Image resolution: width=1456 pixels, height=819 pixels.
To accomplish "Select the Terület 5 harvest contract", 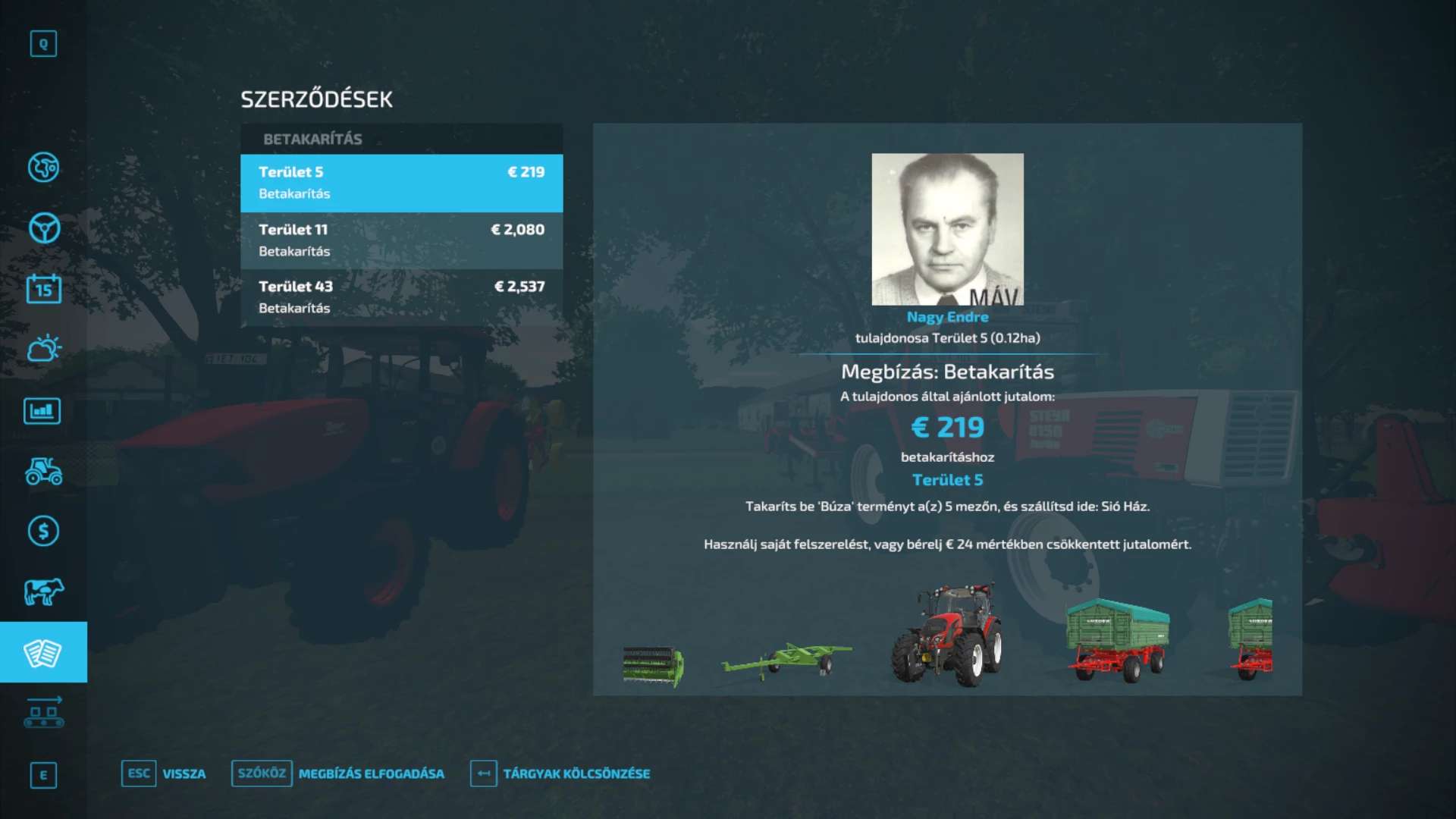I will pyautogui.click(x=401, y=183).
